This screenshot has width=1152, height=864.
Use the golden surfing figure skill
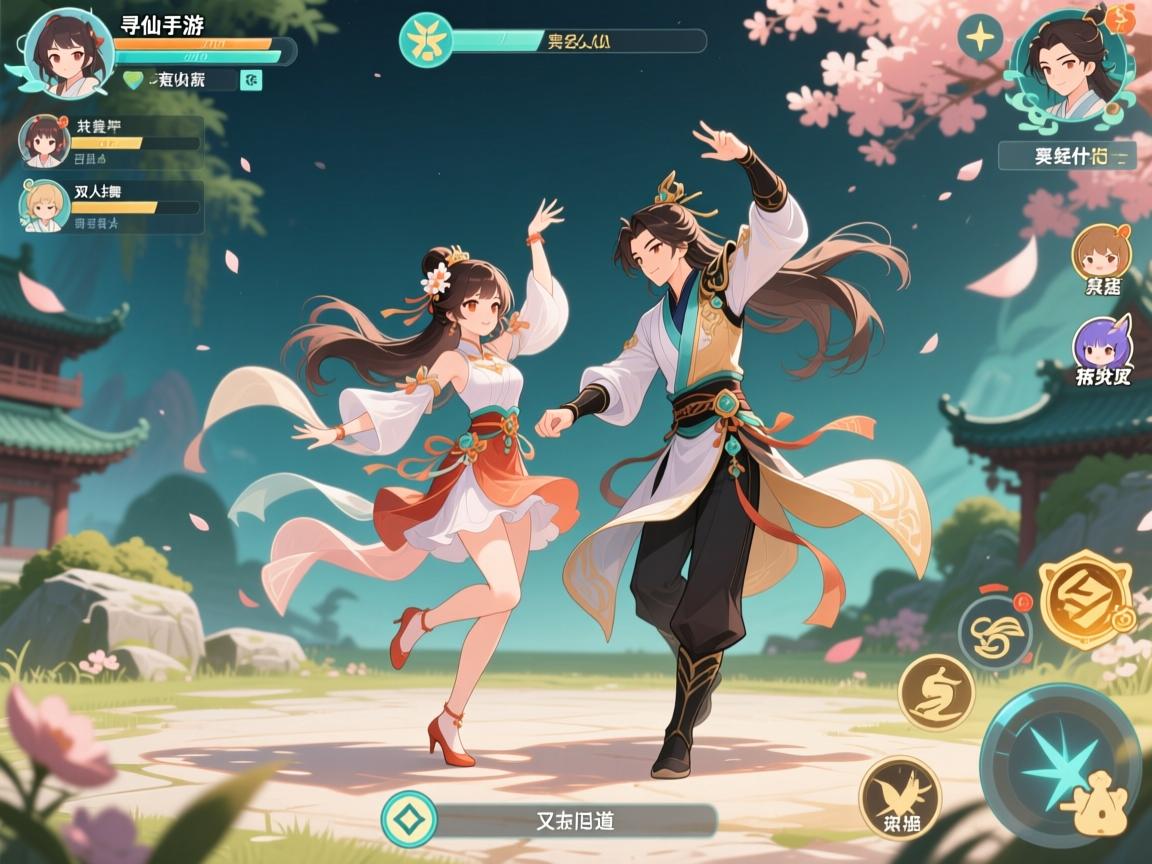(936, 692)
